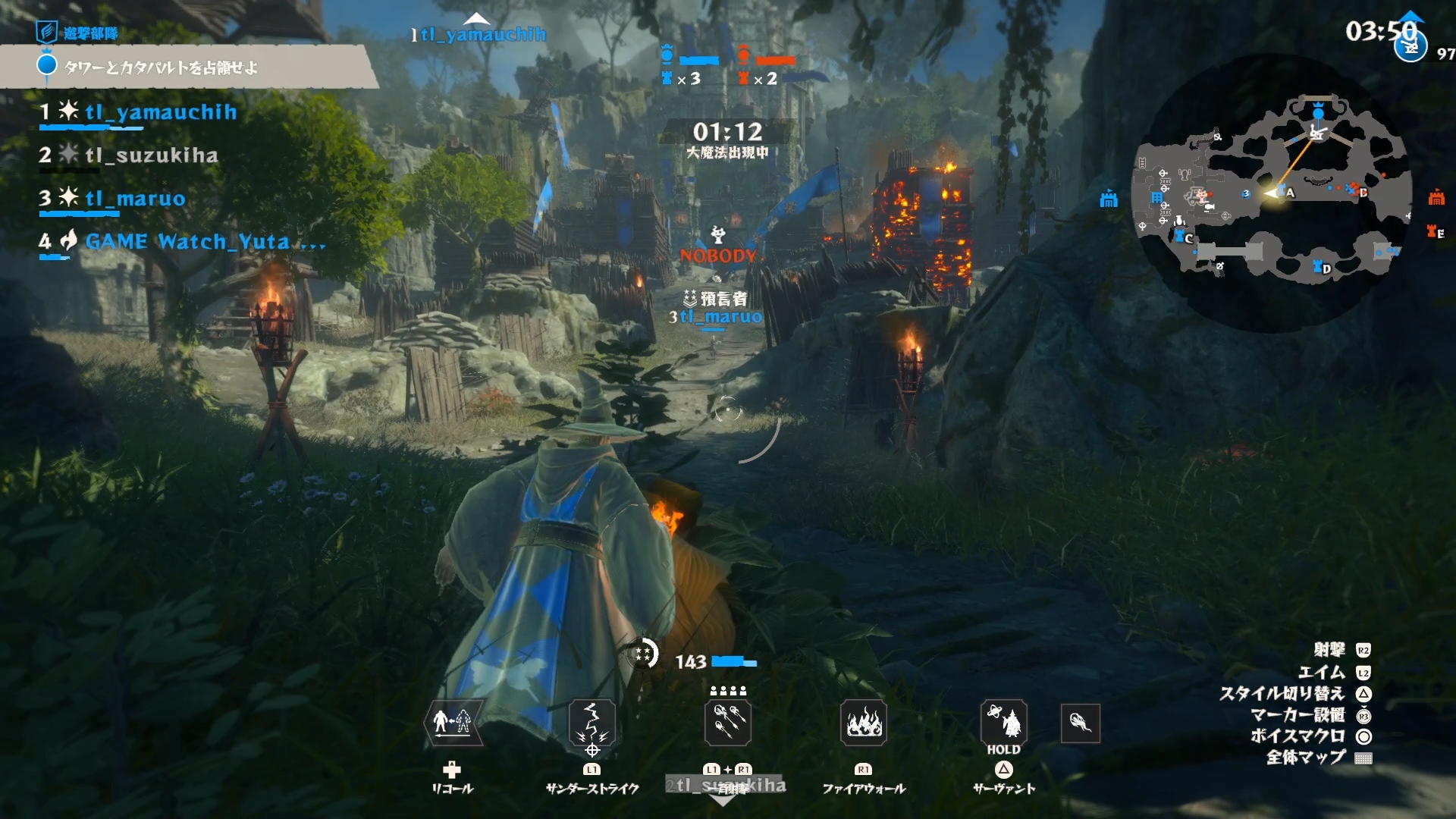Select the meteor skill above L1+R1
This screenshot has width=1456, height=819.
coord(728,721)
